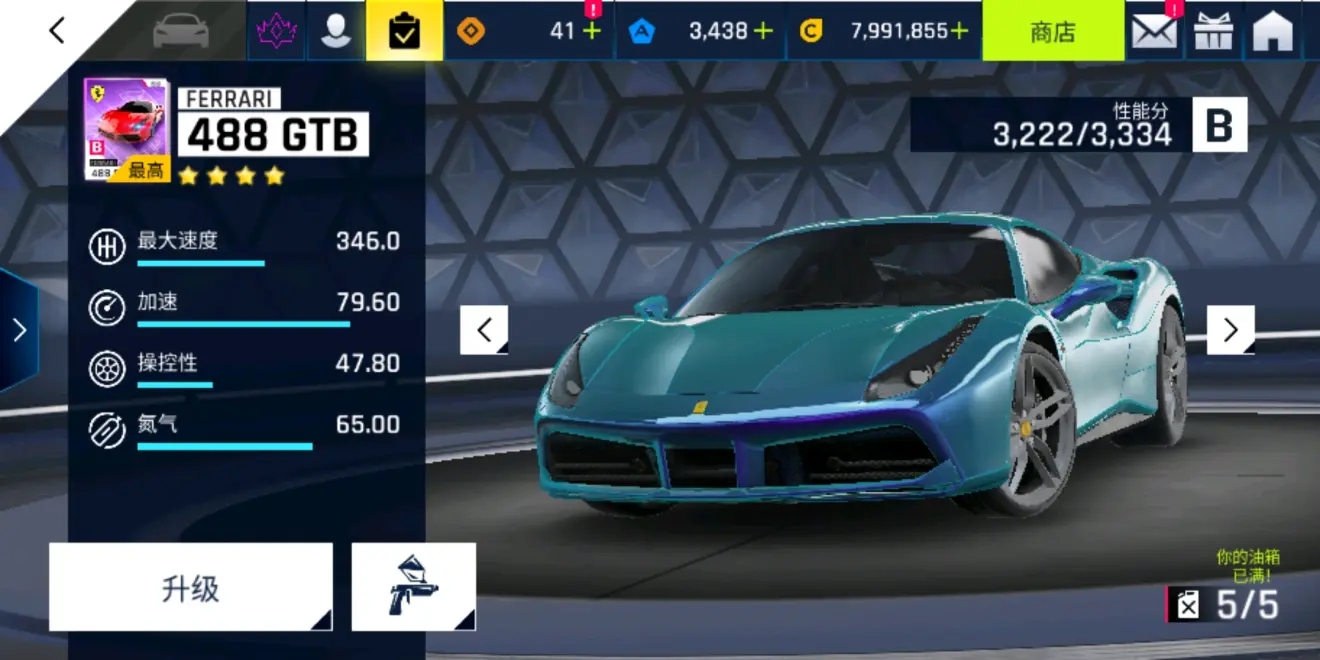Show the previous car

tap(484, 330)
